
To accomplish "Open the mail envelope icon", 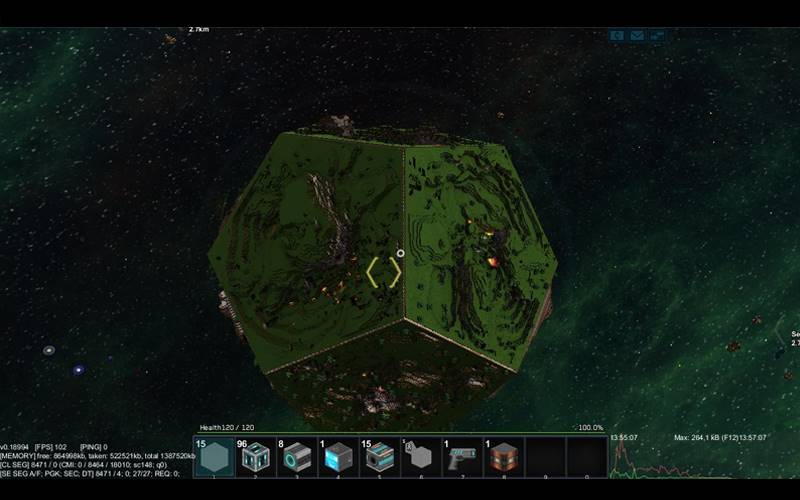I will 638,36.
